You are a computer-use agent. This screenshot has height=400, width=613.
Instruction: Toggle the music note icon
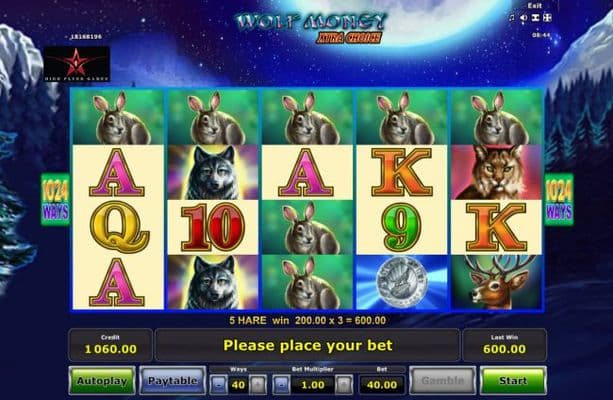tap(511, 18)
